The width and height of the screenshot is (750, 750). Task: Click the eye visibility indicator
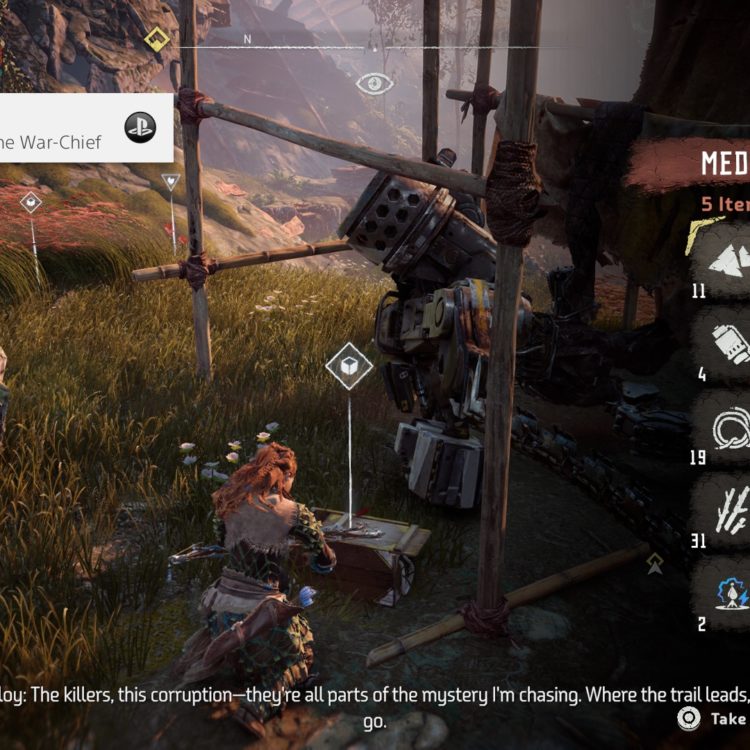click(374, 83)
